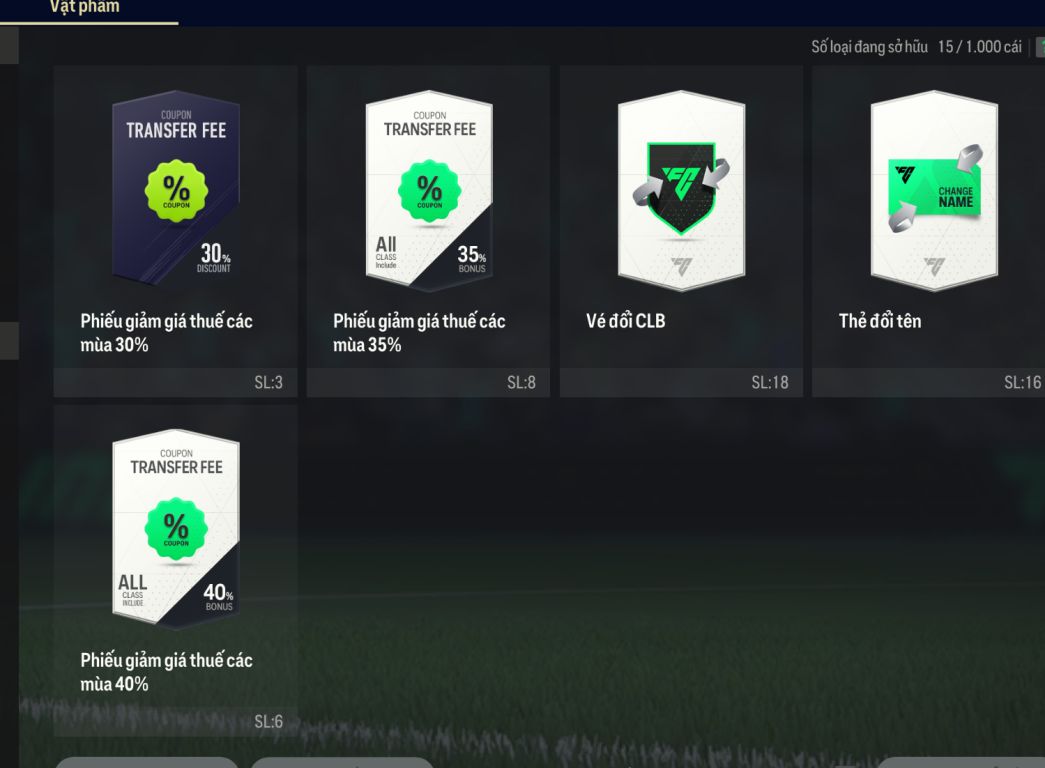This screenshot has width=1045, height=768.
Task: Select the Thẻ đổi tên change name card
Action: pyautogui.click(x=930, y=230)
